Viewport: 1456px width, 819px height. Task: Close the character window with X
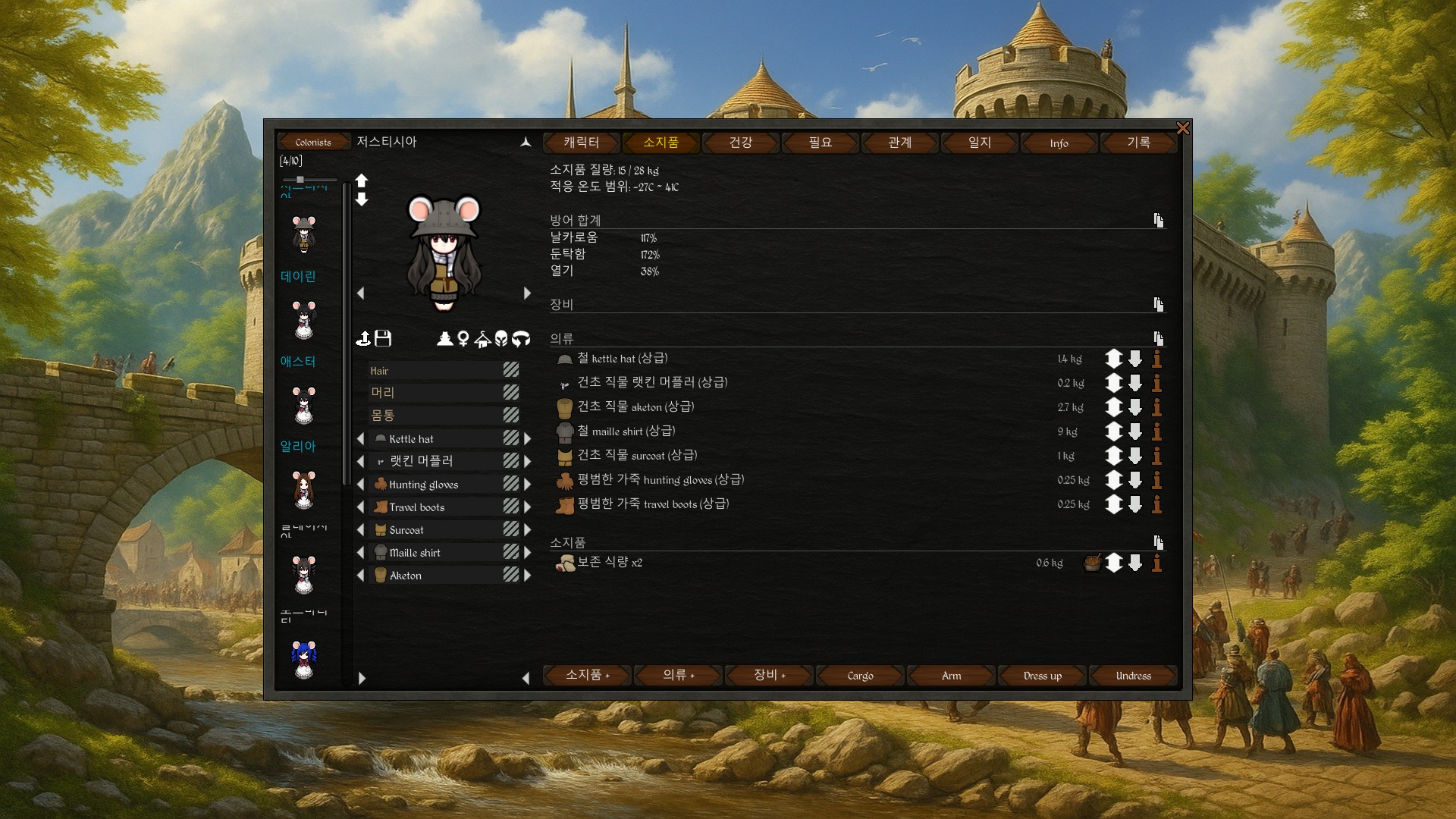click(x=1182, y=128)
